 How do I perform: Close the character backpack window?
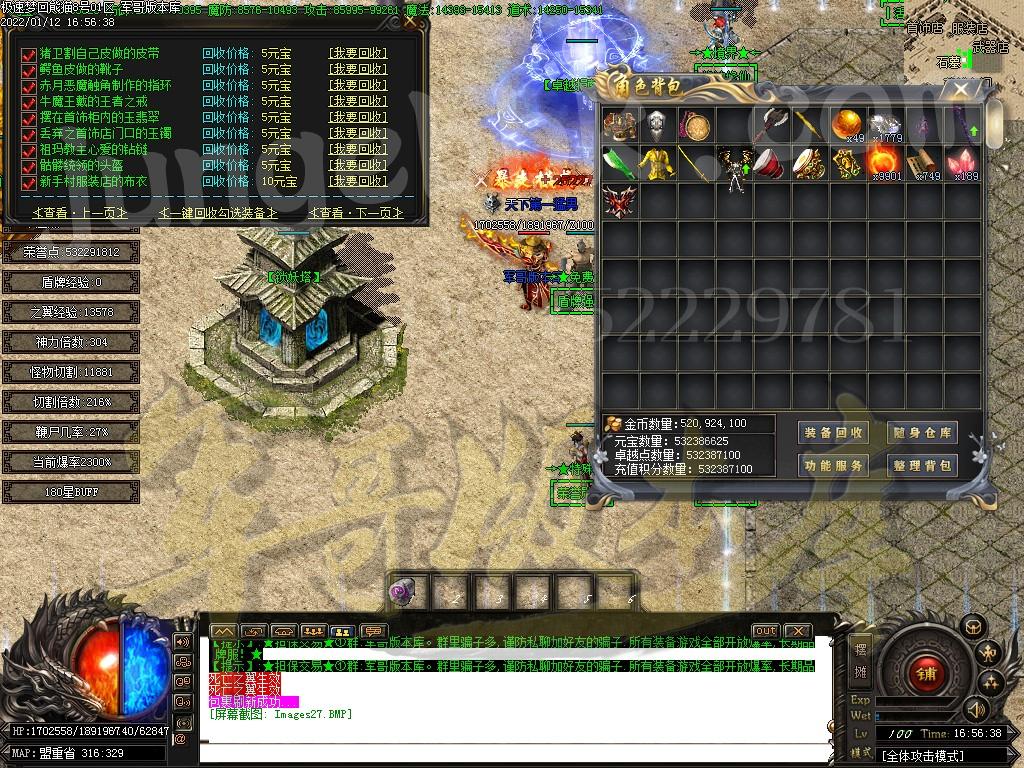tap(960, 89)
